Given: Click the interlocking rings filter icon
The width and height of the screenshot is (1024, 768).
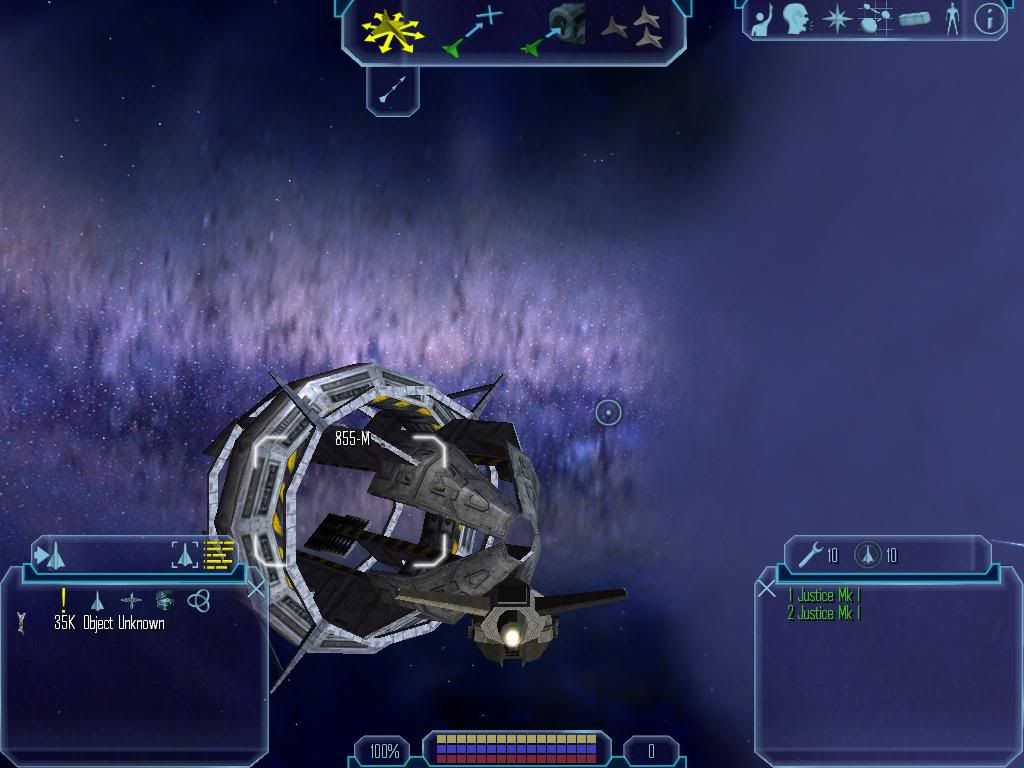Looking at the screenshot, I should tap(199, 600).
